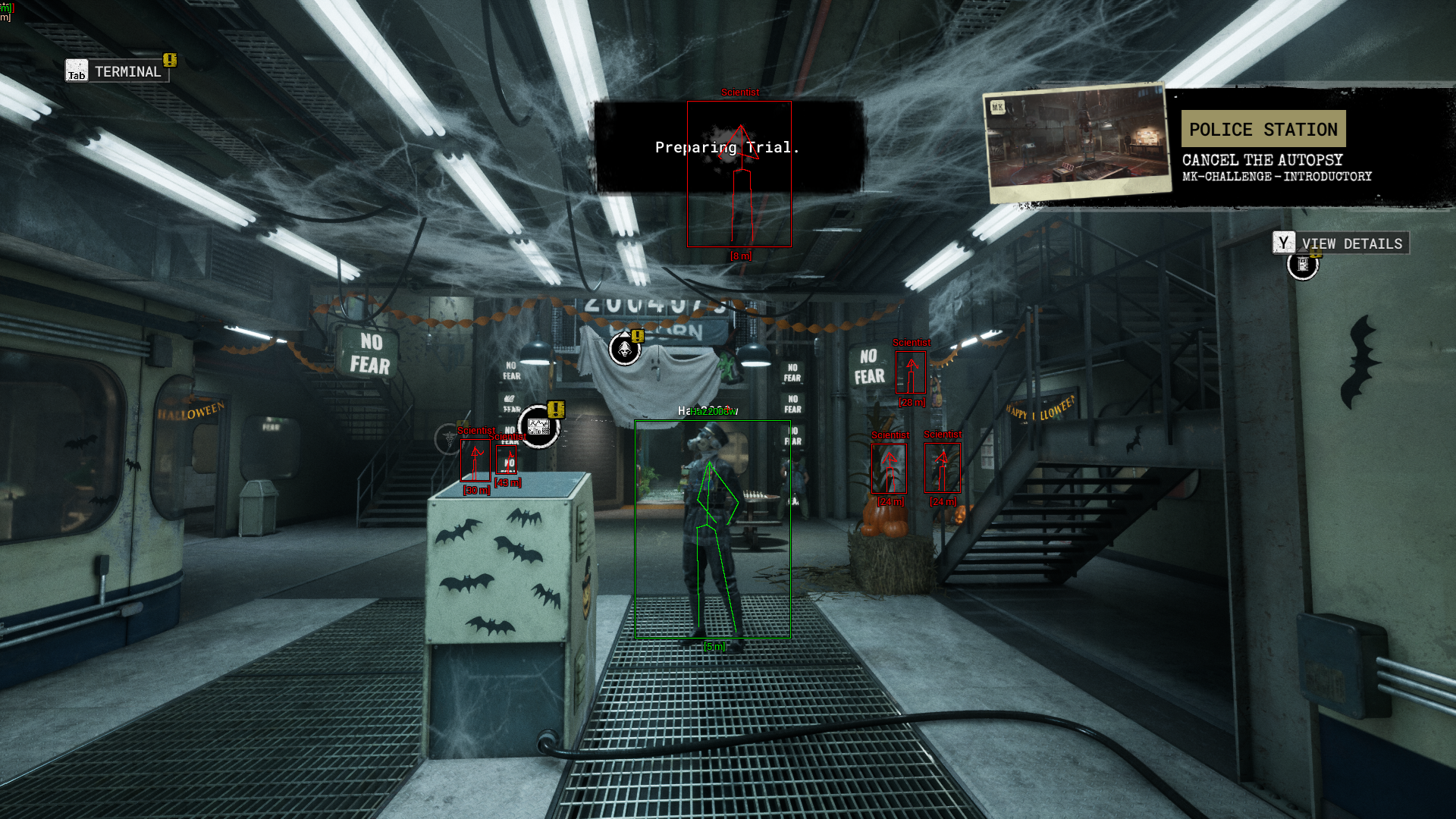Viewport: 1456px width, 819px height.
Task: Select the chart board waypoint marker
Action: [538, 427]
